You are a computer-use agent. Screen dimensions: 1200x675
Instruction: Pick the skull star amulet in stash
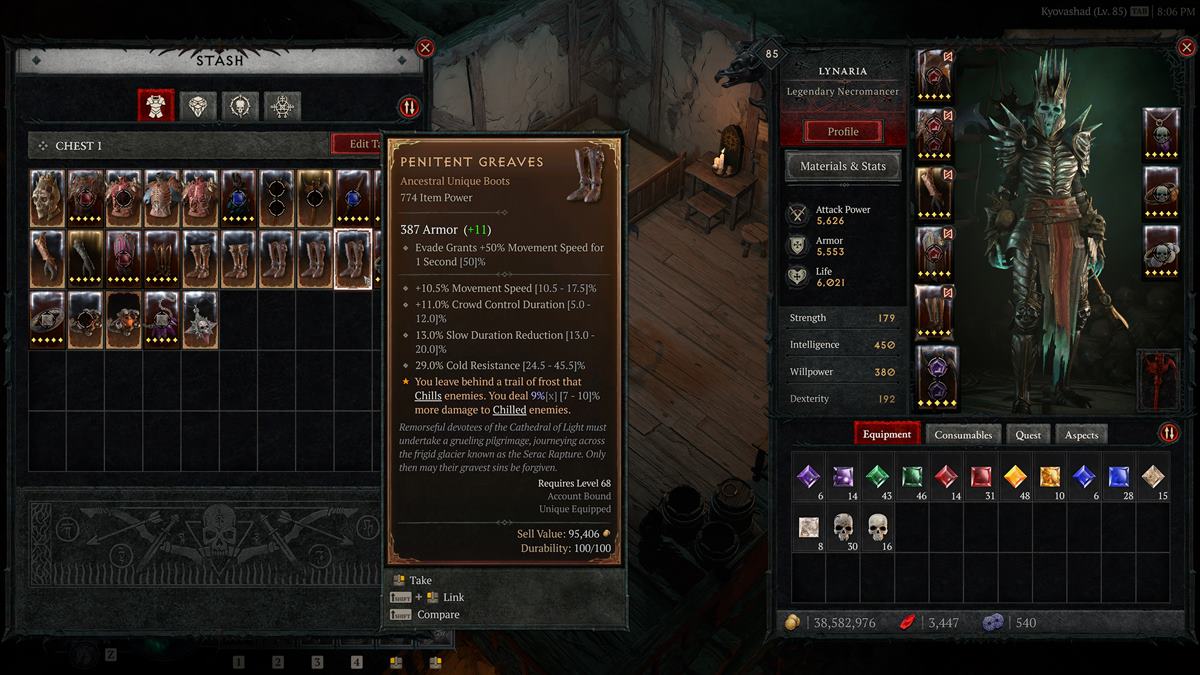[199, 319]
